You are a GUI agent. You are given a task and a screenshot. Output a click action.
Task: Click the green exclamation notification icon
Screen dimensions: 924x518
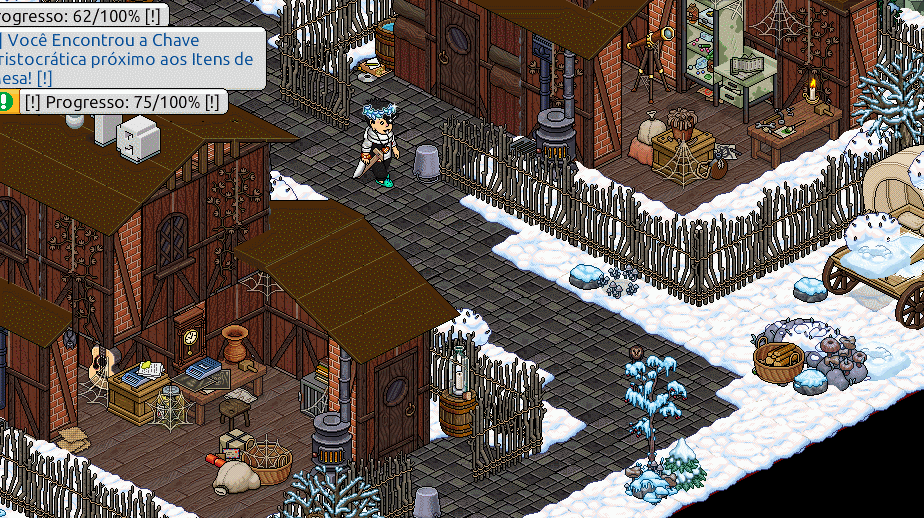click(x=7, y=101)
